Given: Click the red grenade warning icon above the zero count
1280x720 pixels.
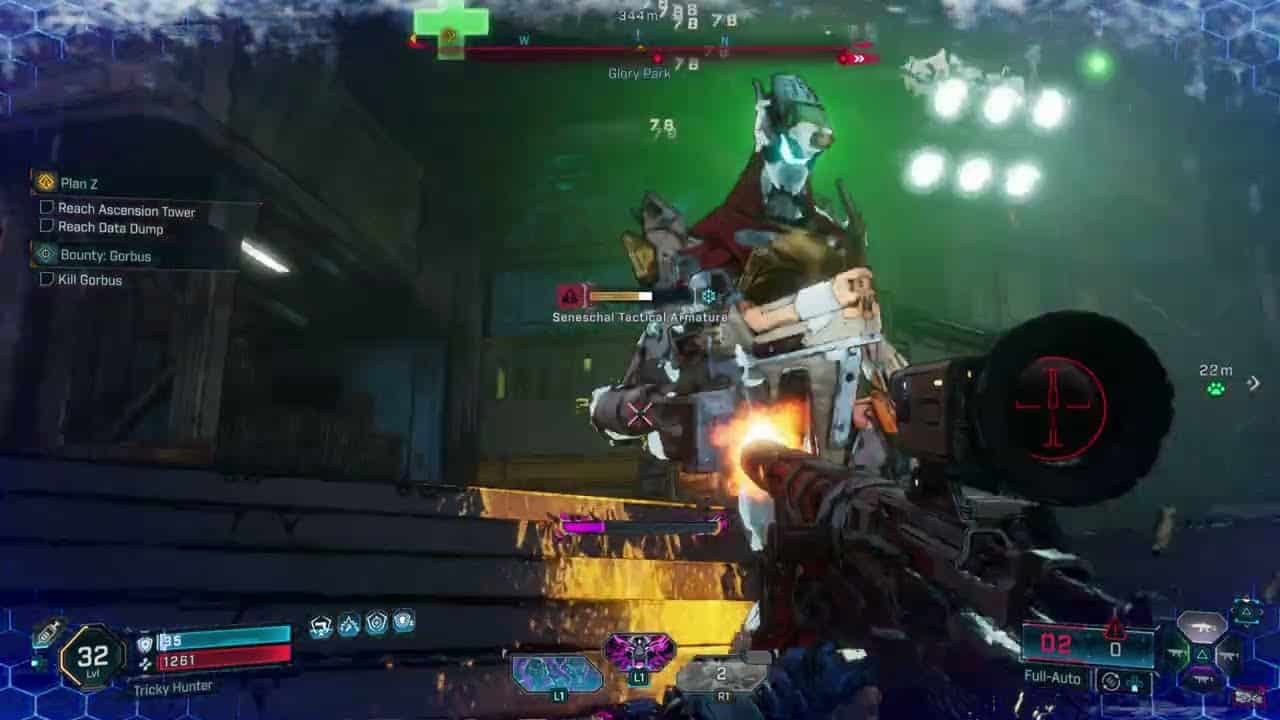Looking at the screenshot, I should 1115,628.
